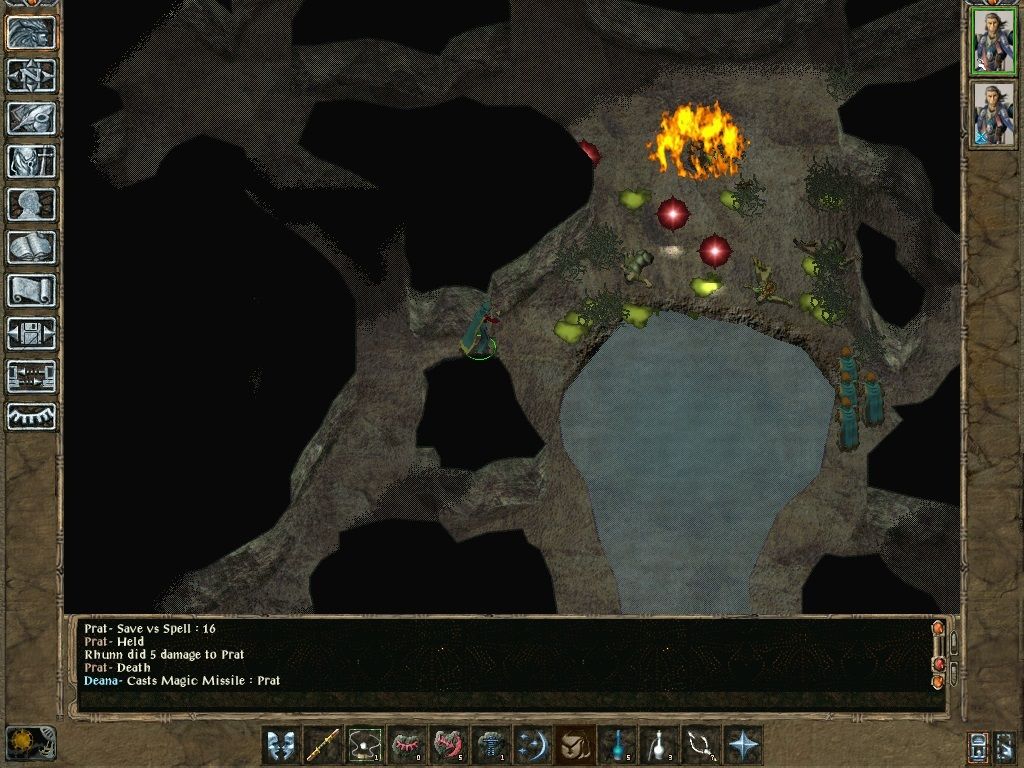Viewport: 1024px width, 768px height.
Task: Open the area map
Action: point(32,75)
